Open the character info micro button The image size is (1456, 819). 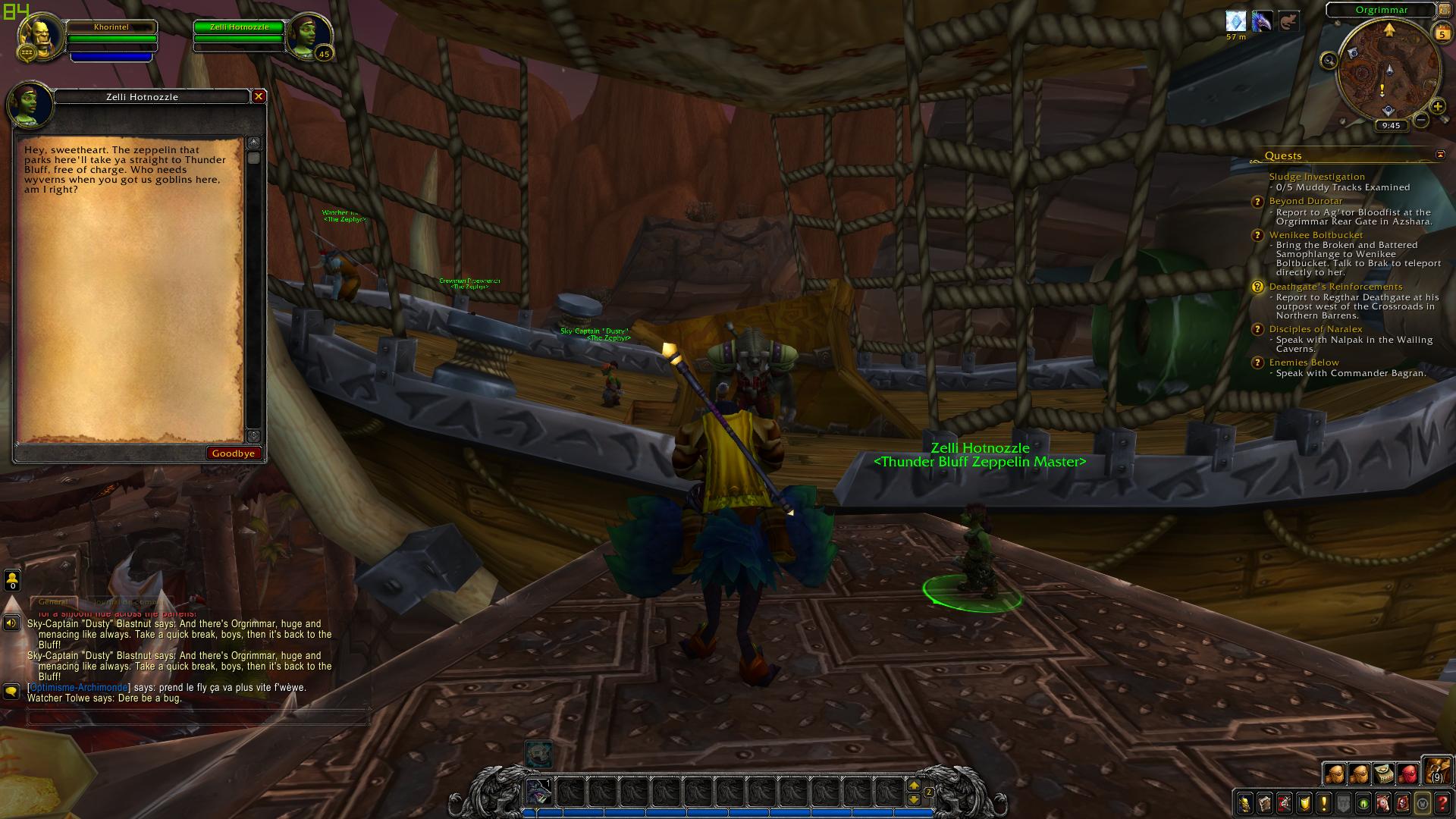[1245, 803]
